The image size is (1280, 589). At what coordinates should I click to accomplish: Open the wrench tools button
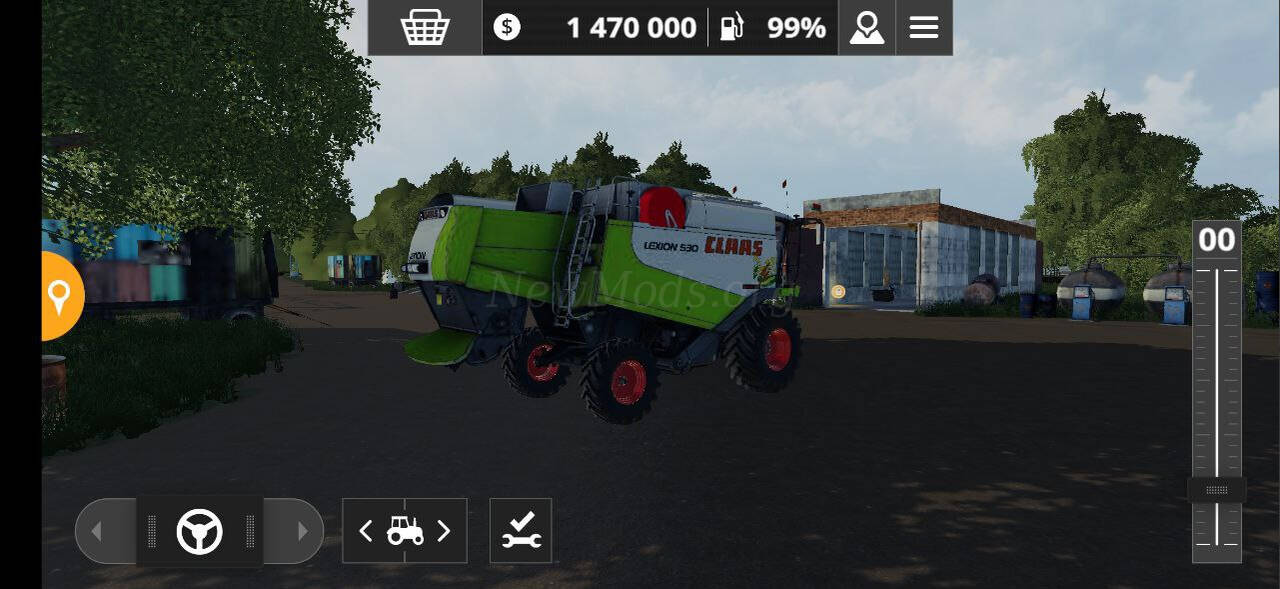(x=520, y=531)
